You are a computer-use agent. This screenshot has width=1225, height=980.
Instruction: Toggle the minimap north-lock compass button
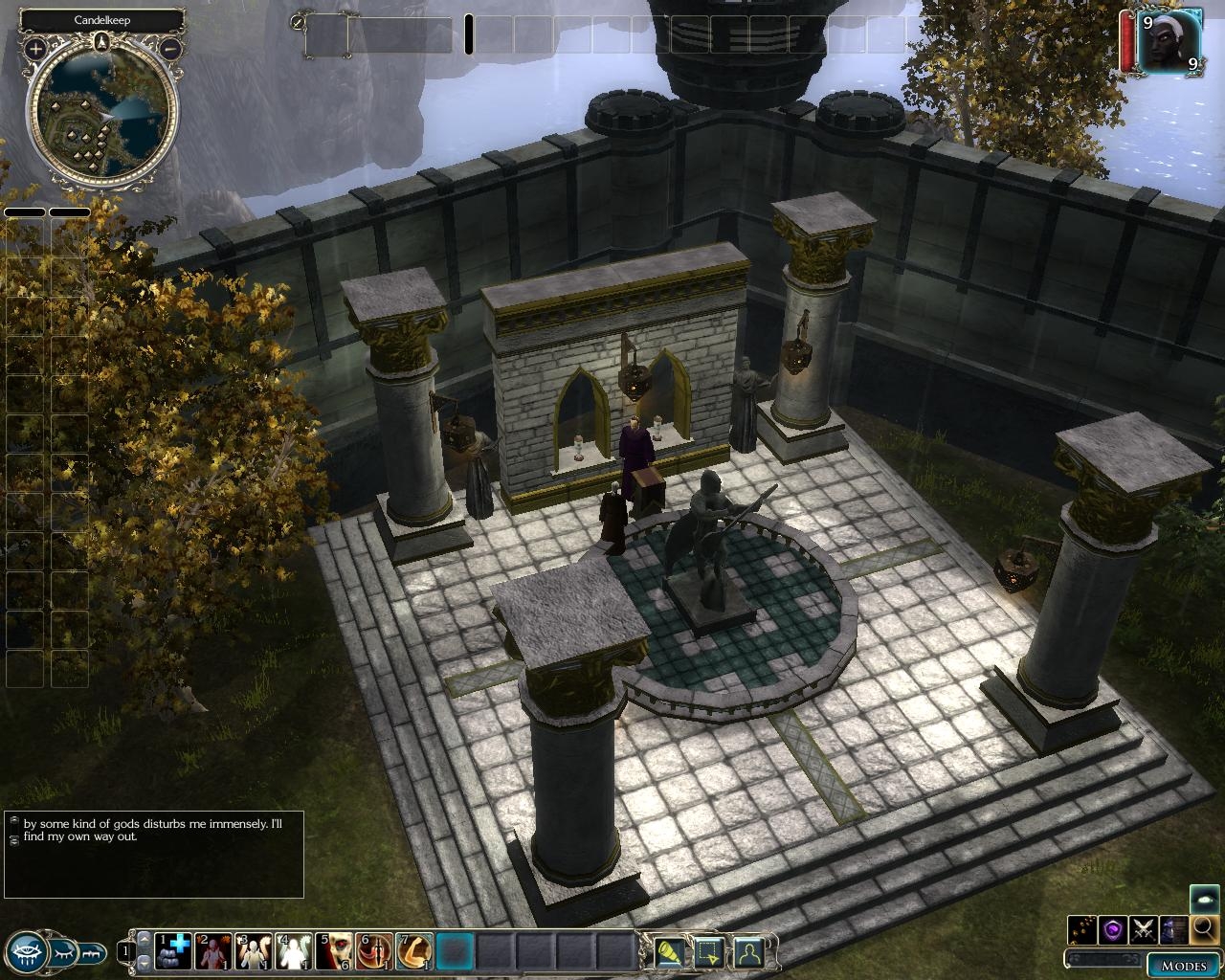pos(102,41)
